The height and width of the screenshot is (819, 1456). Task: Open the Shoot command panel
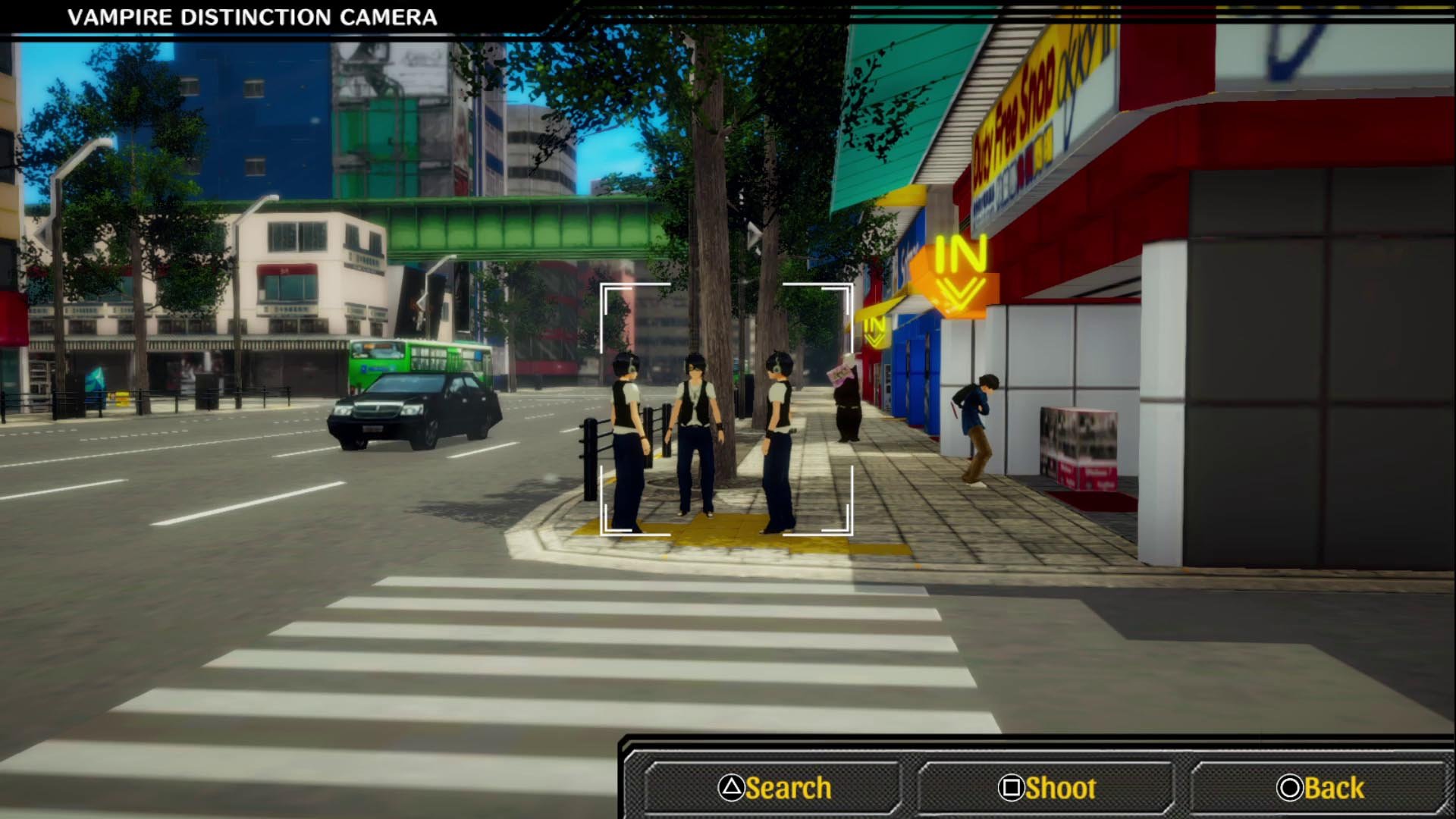tap(1045, 786)
